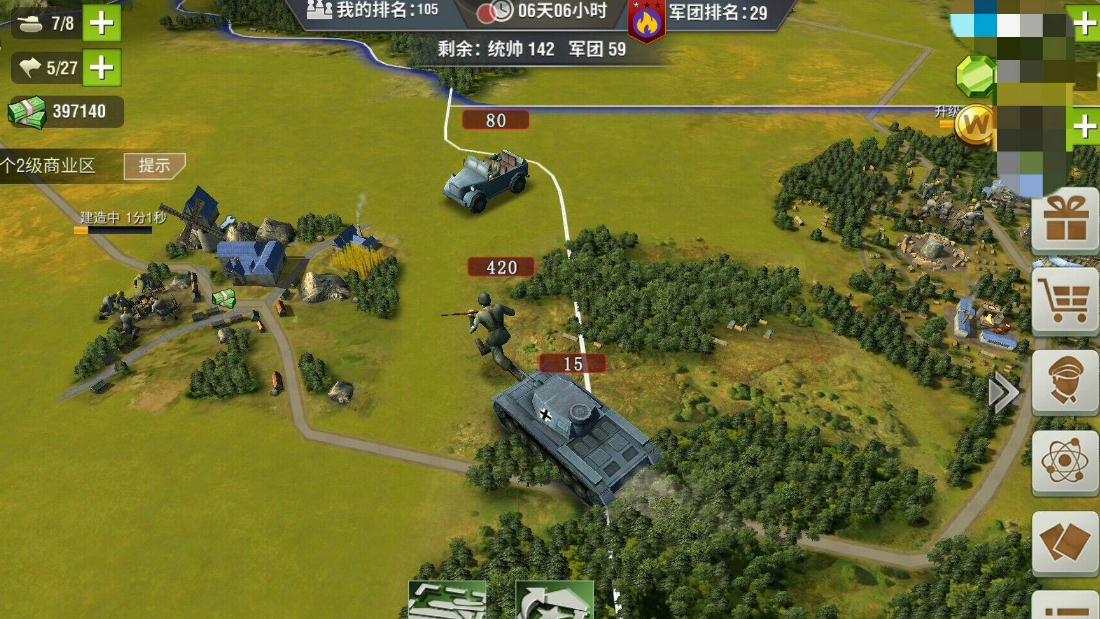
Task: Open the gift box rewards
Action: pyautogui.click(x=1065, y=220)
